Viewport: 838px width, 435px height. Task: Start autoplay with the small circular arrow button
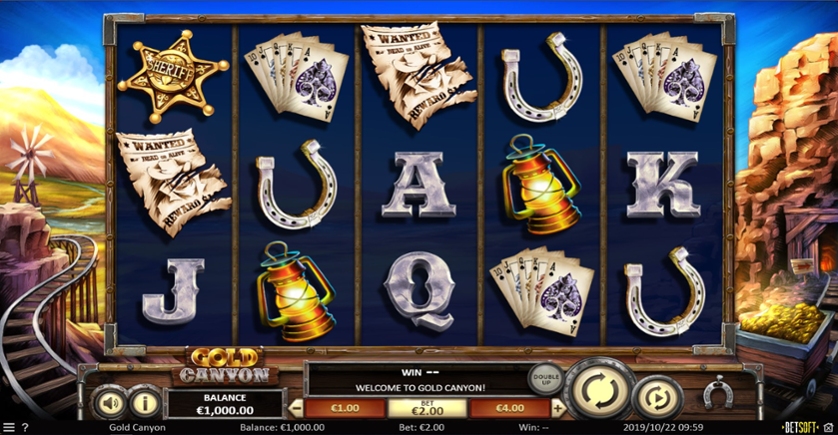[656, 397]
